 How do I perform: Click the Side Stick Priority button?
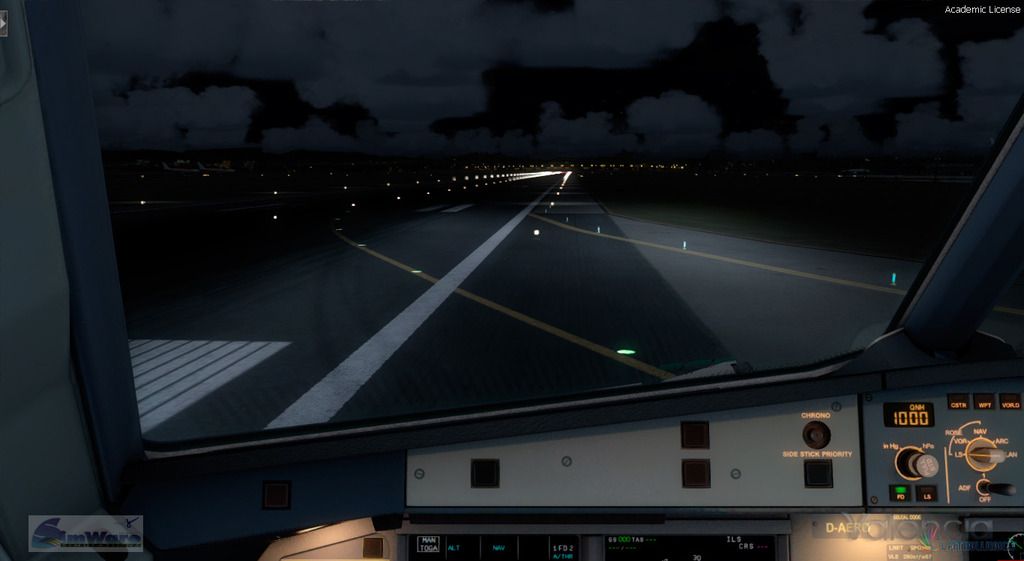pyautogui.click(x=818, y=473)
